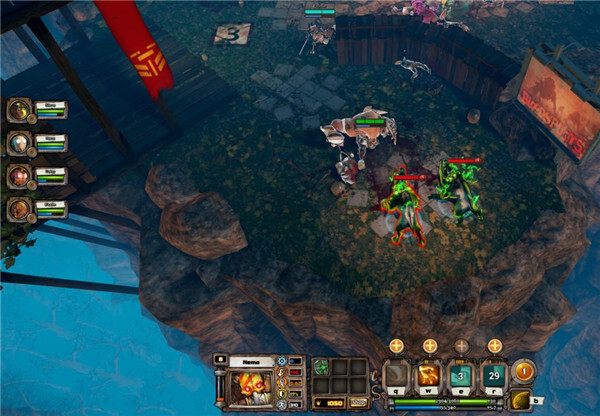
Task: Select the E ability on 3-second cooldown
Action: click(x=461, y=377)
